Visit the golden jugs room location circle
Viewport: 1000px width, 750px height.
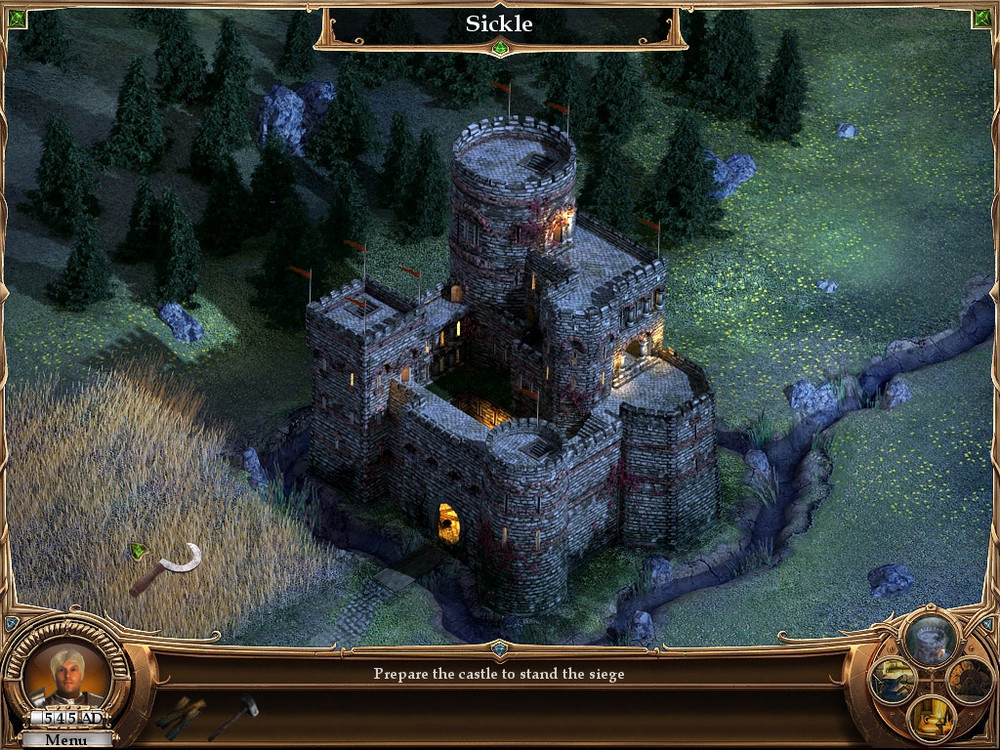(930, 717)
